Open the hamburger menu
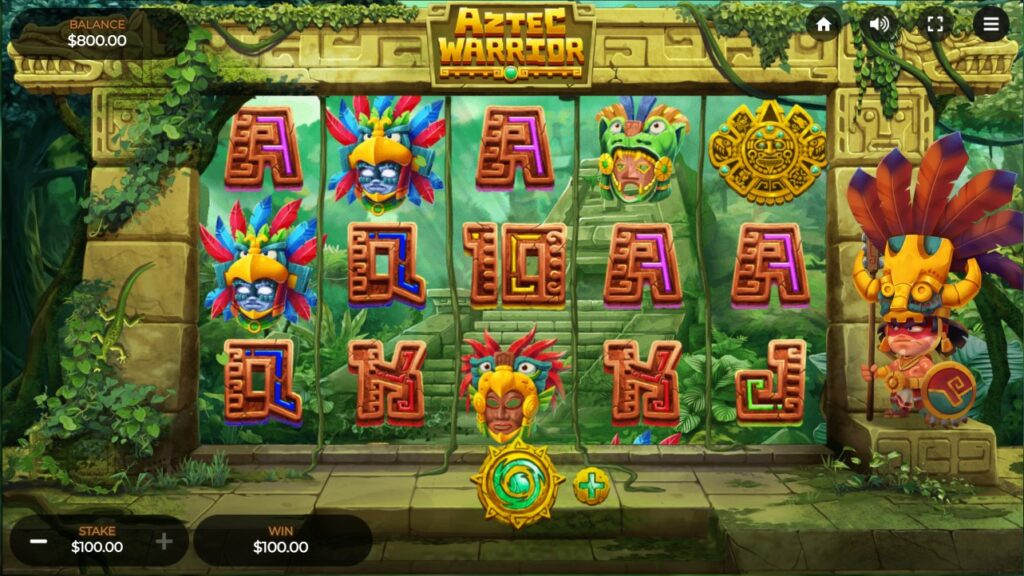This screenshot has height=576, width=1024. point(991,25)
